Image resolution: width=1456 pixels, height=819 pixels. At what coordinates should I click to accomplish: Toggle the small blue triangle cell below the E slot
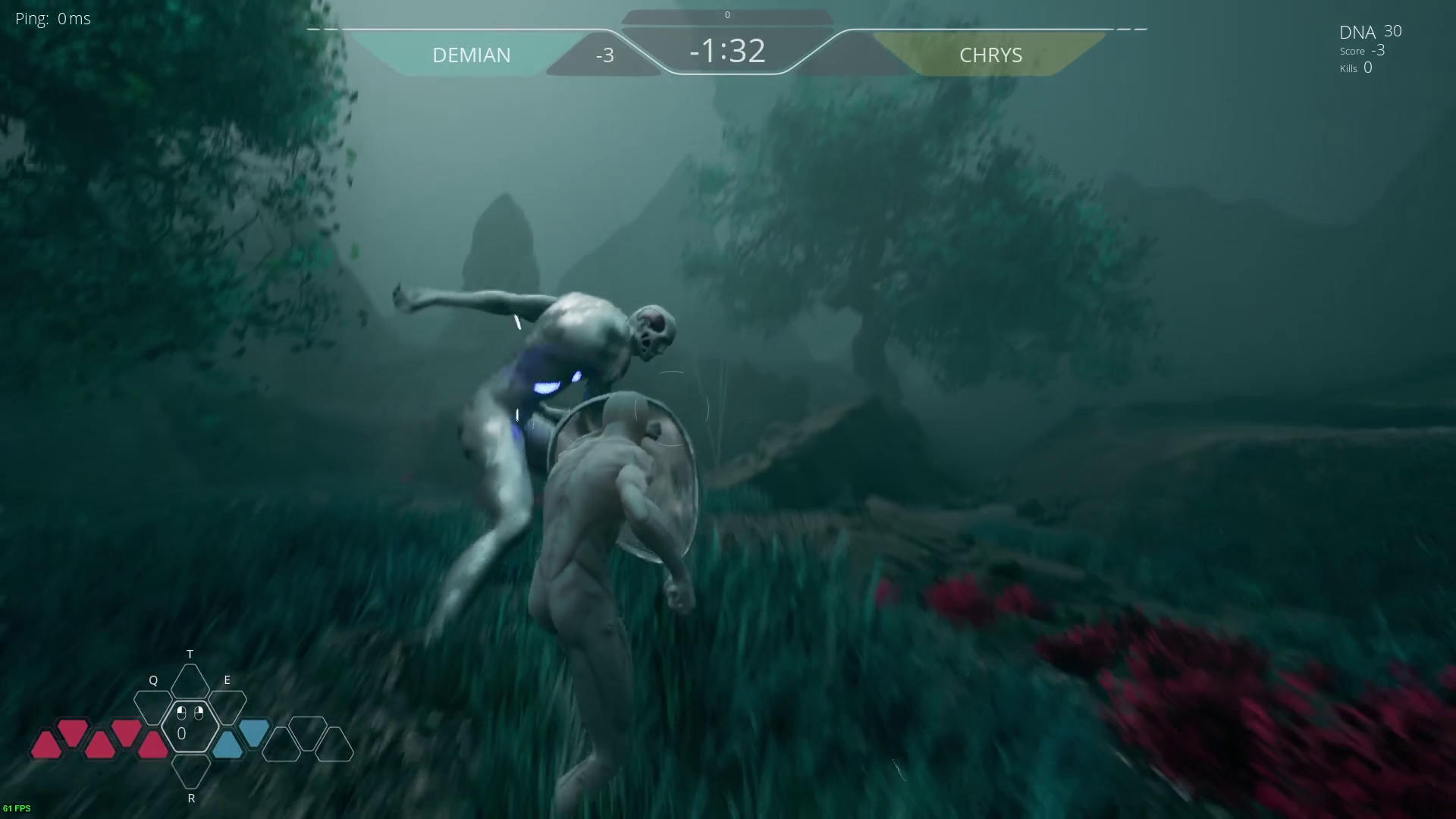pos(228,743)
